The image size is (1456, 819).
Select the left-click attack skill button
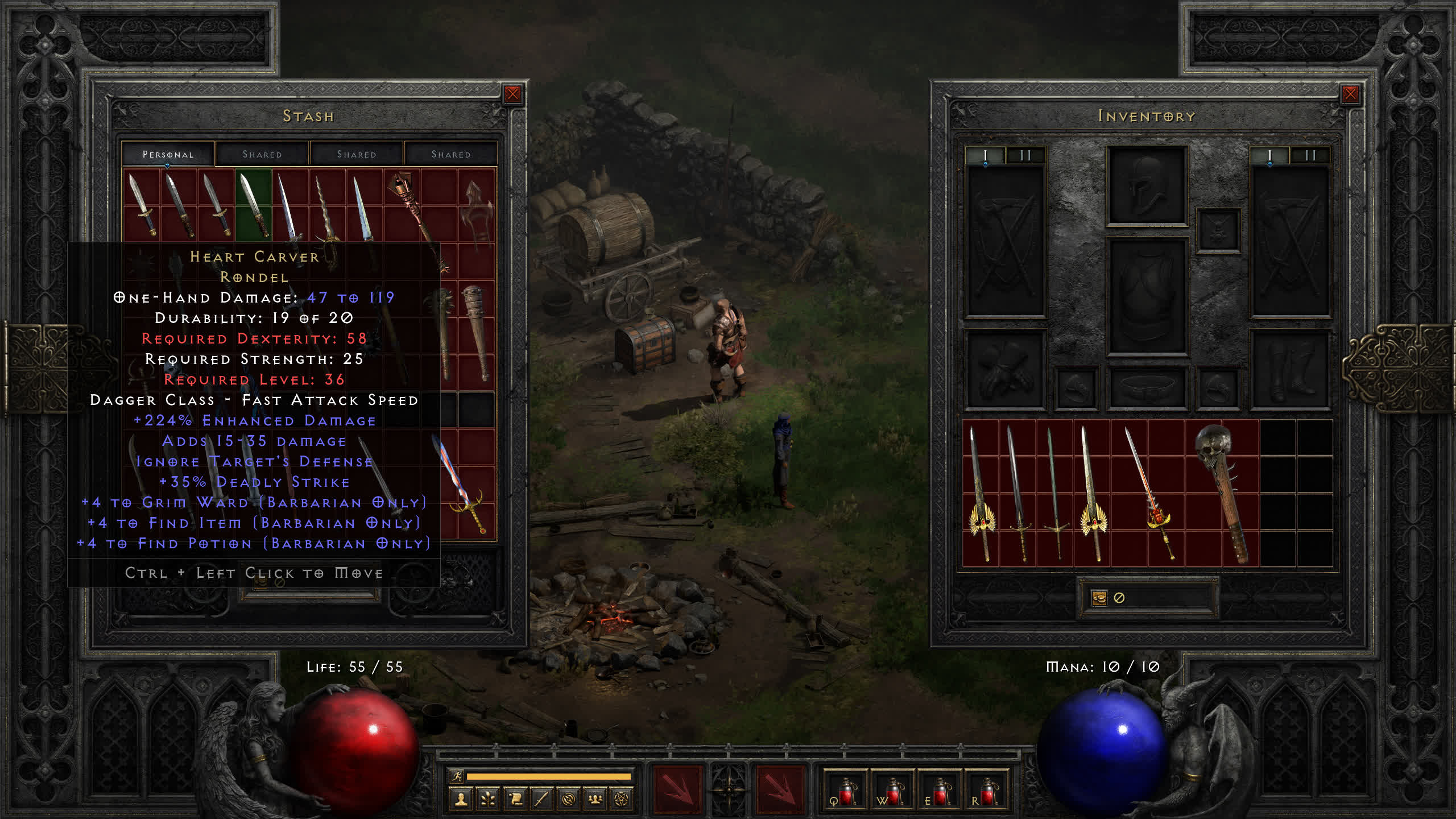coord(677,789)
